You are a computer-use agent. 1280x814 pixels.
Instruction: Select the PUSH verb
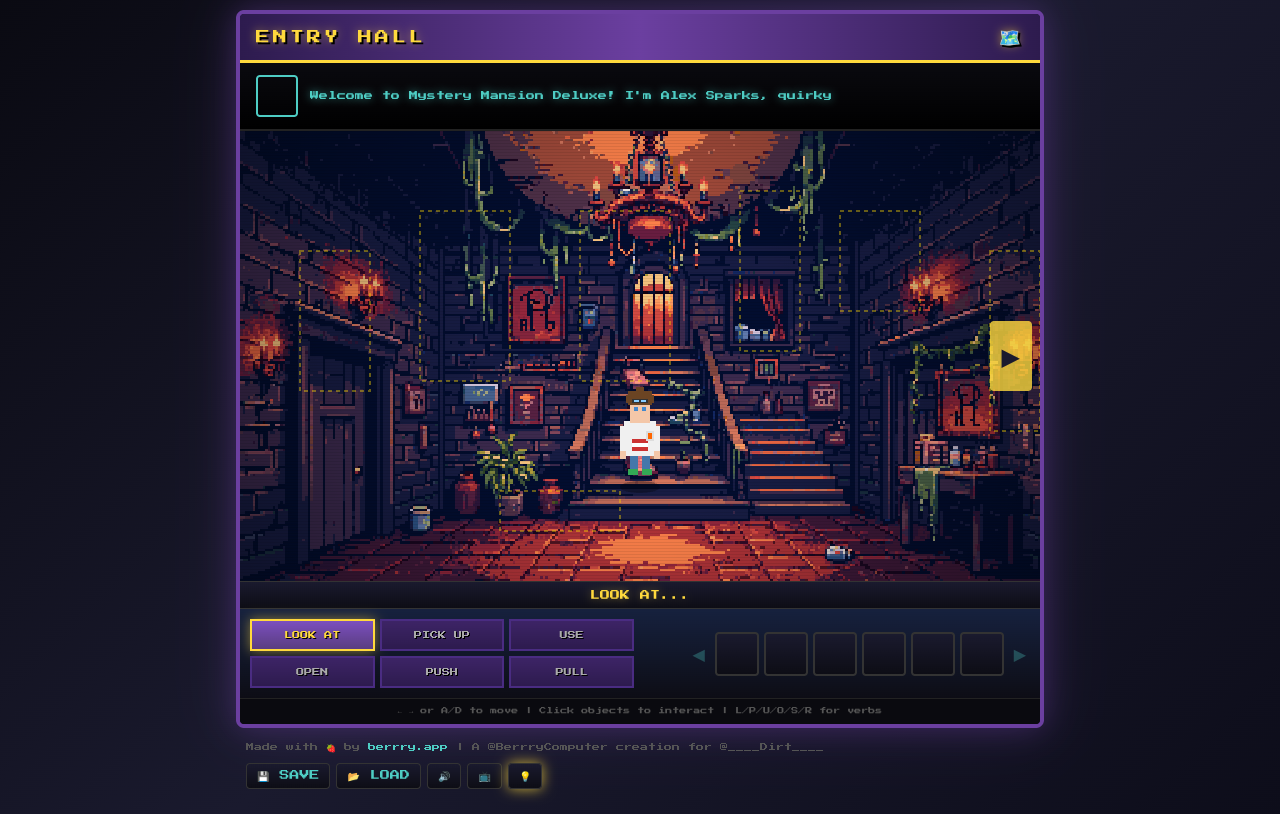point(441,671)
